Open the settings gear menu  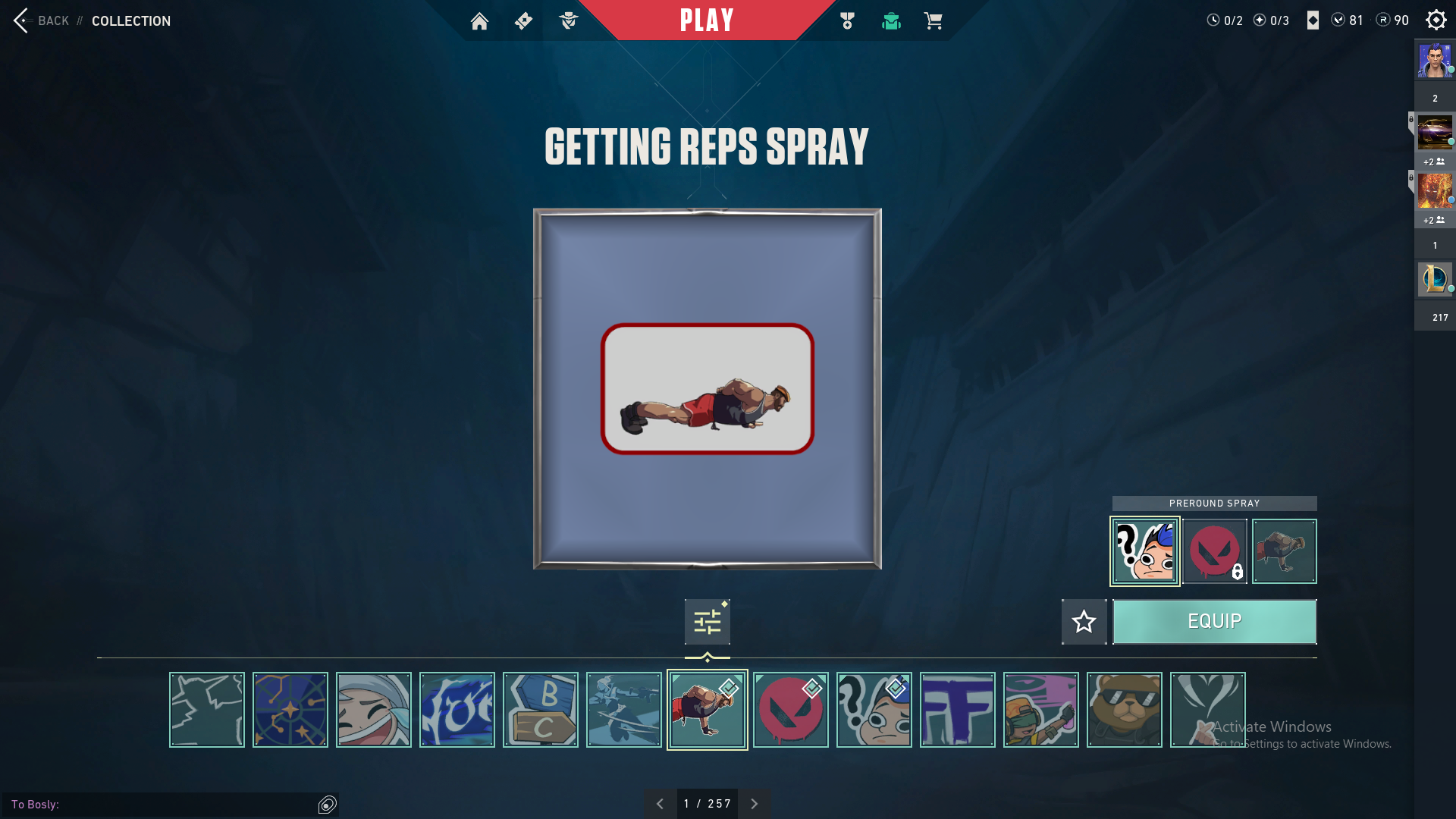[1436, 20]
